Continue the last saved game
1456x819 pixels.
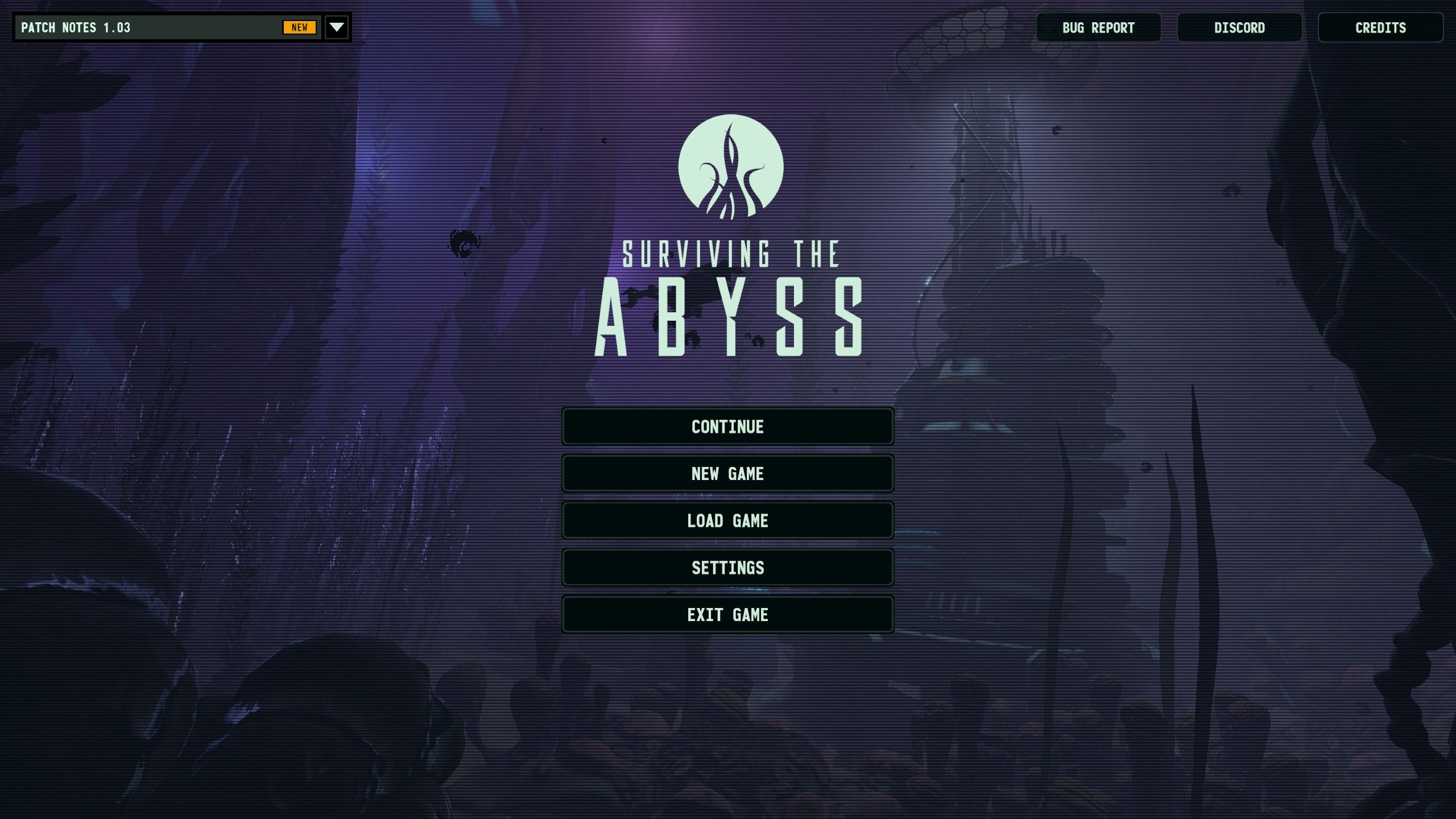click(x=727, y=427)
